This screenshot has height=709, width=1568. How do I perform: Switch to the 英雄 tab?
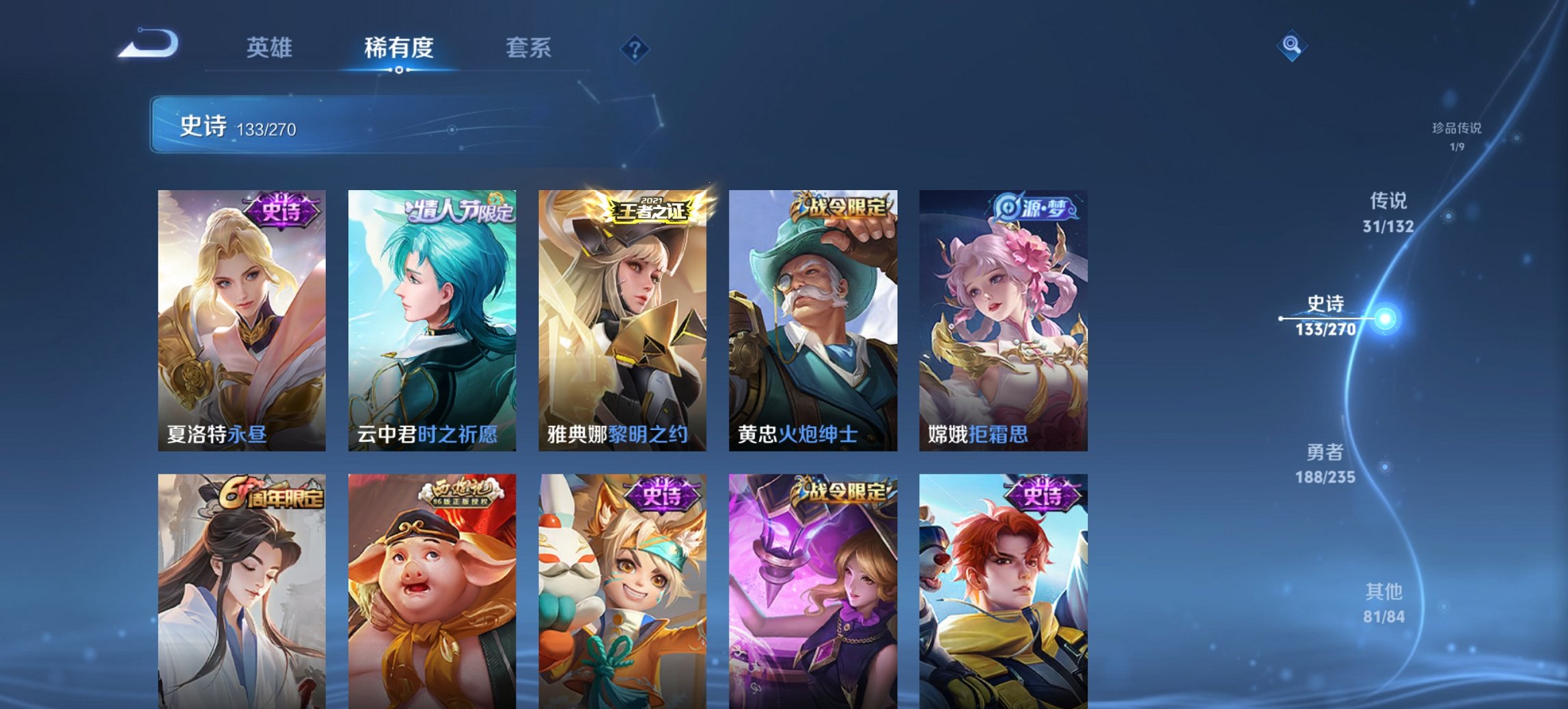tap(271, 48)
